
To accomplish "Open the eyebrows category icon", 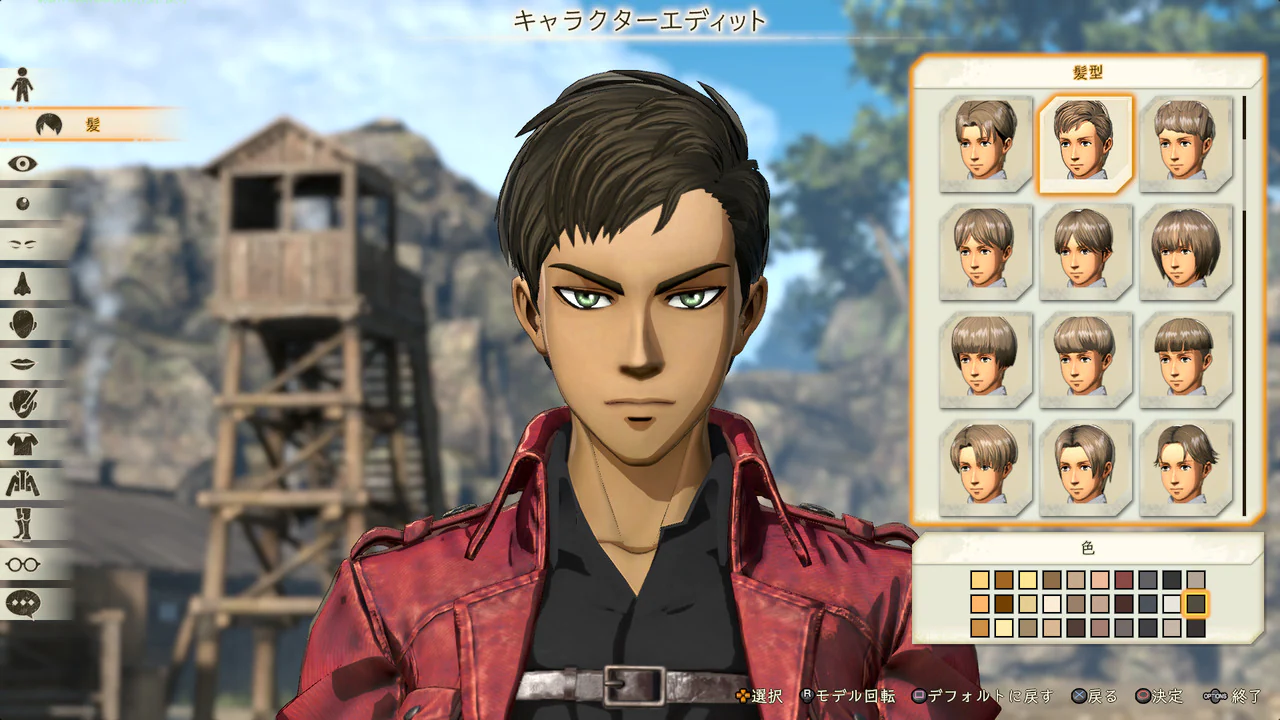I will coord(22,242).
